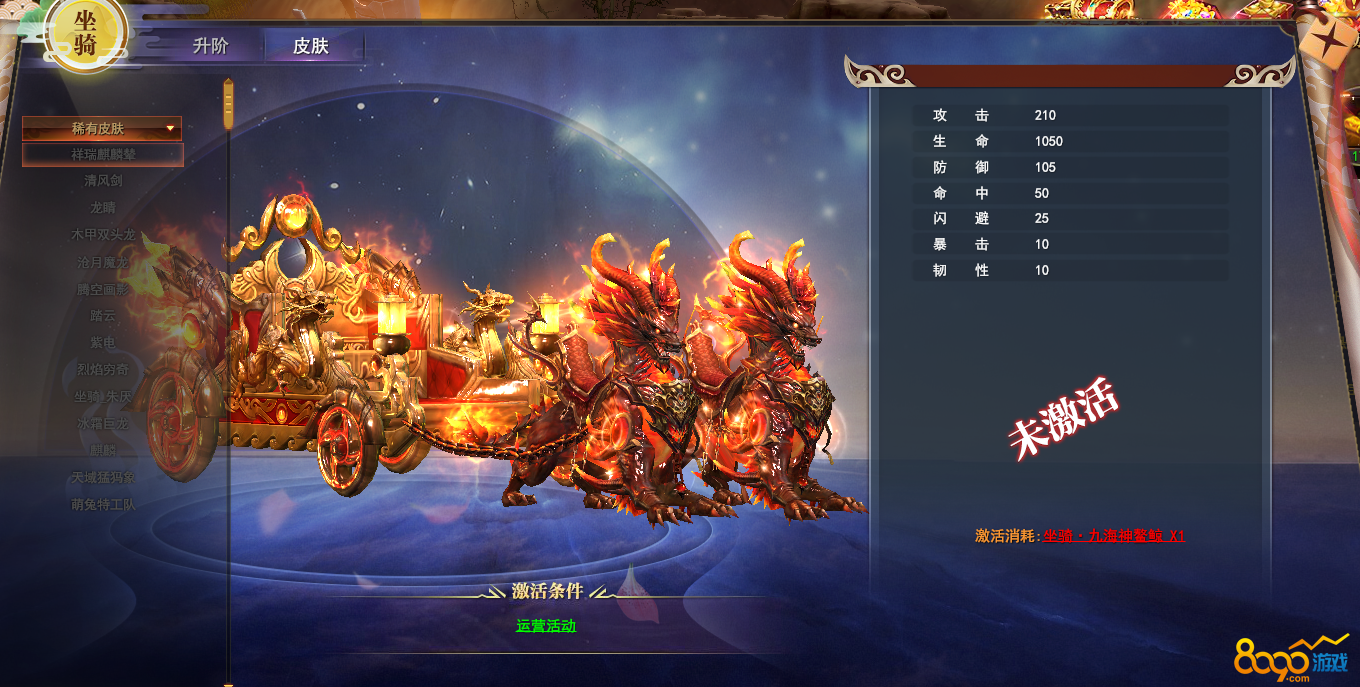Open the 皮肤 tab

click(311, 46)
